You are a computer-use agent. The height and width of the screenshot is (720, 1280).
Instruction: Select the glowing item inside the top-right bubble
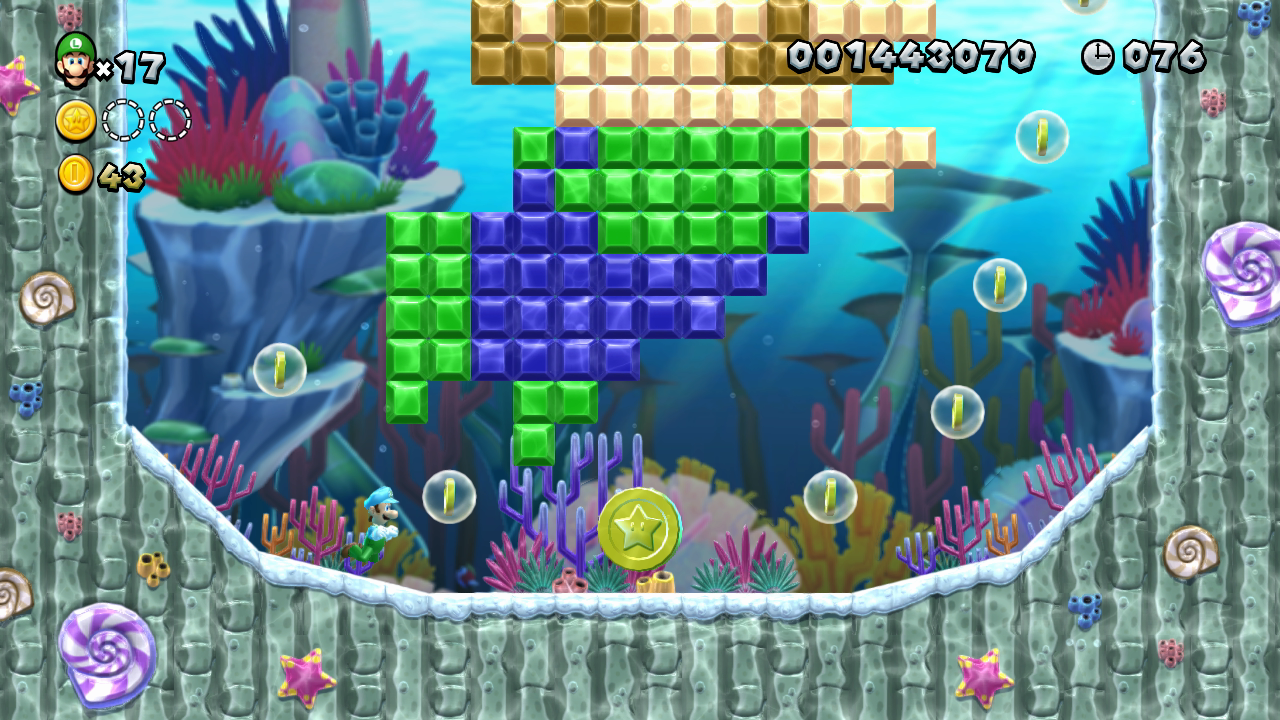1043,138
